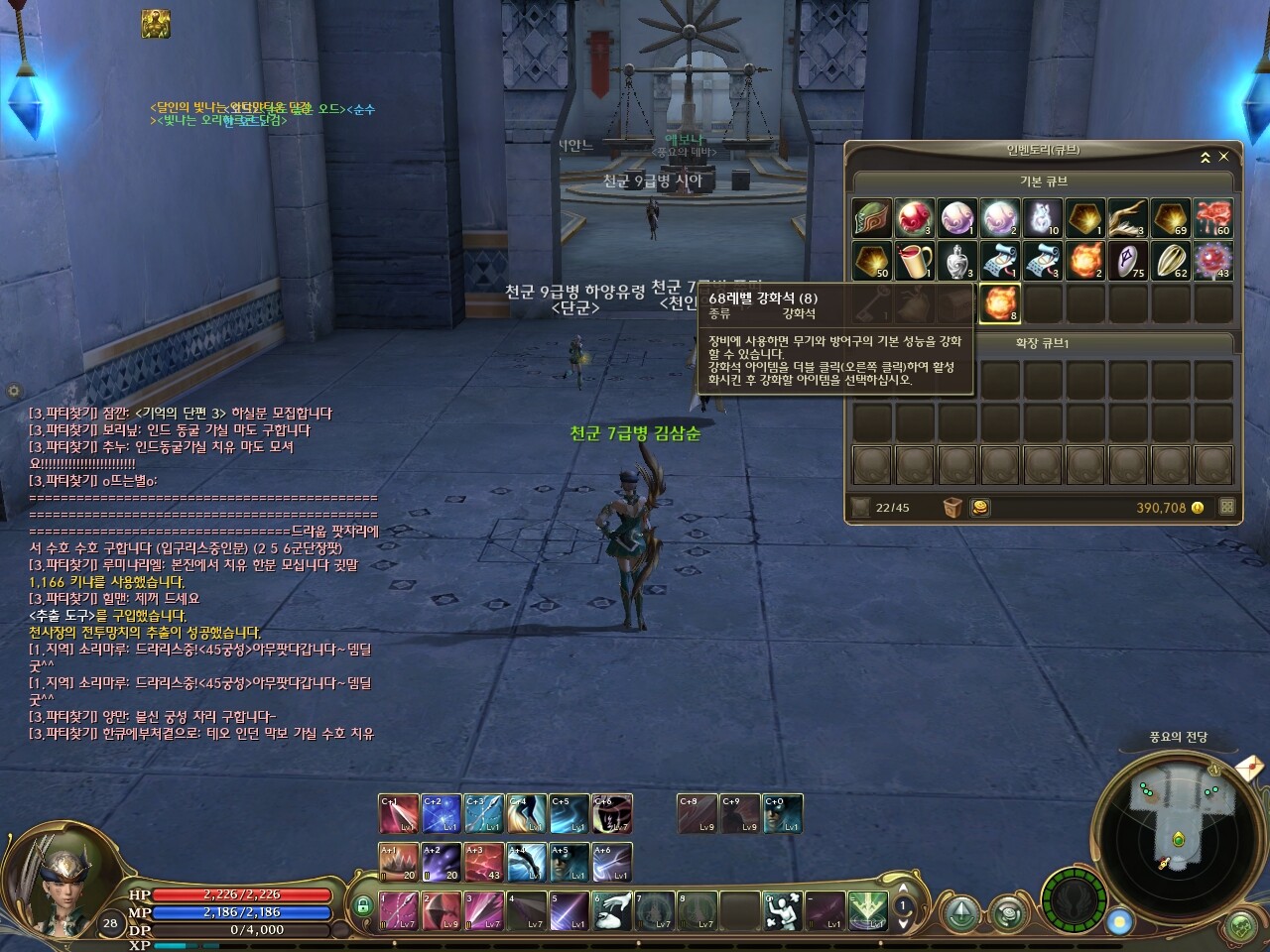Activate the grabbing hand skill in slot 6

pos(612,910)
